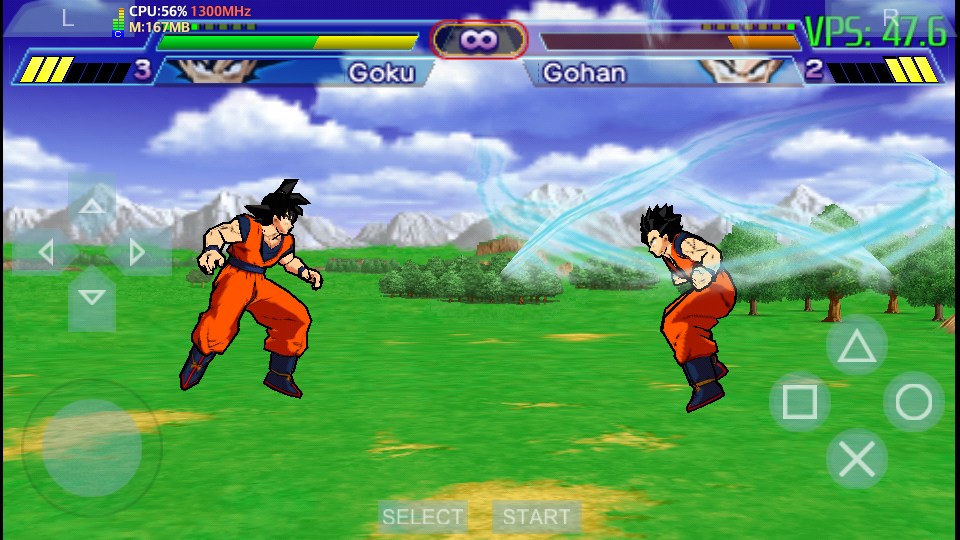Tap the triangle touch button
The width and height of the screenshot is (960, 540).
(x=856, y=346)
